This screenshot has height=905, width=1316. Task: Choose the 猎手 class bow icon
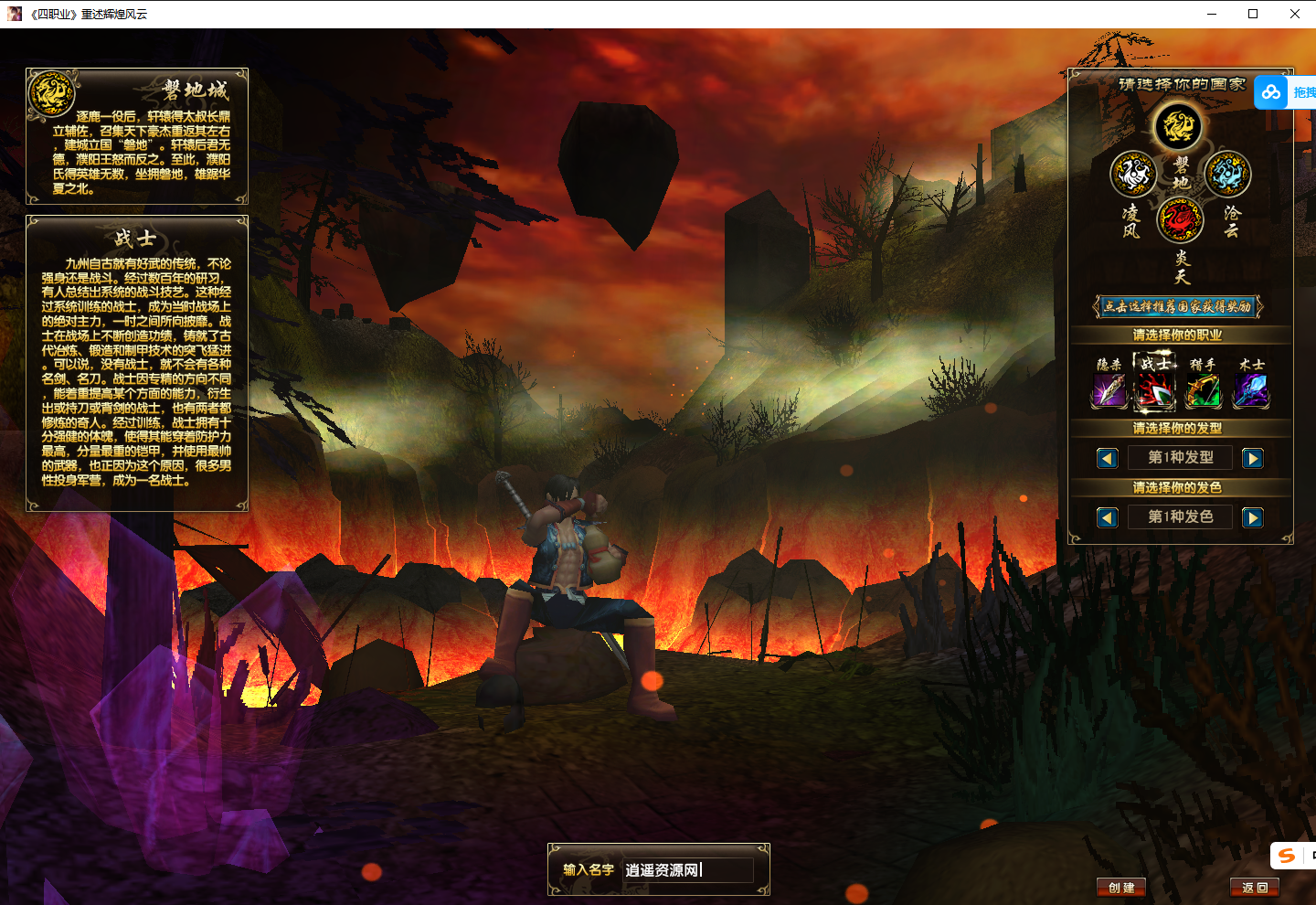pyautogui.click(x=1204, y=391)
